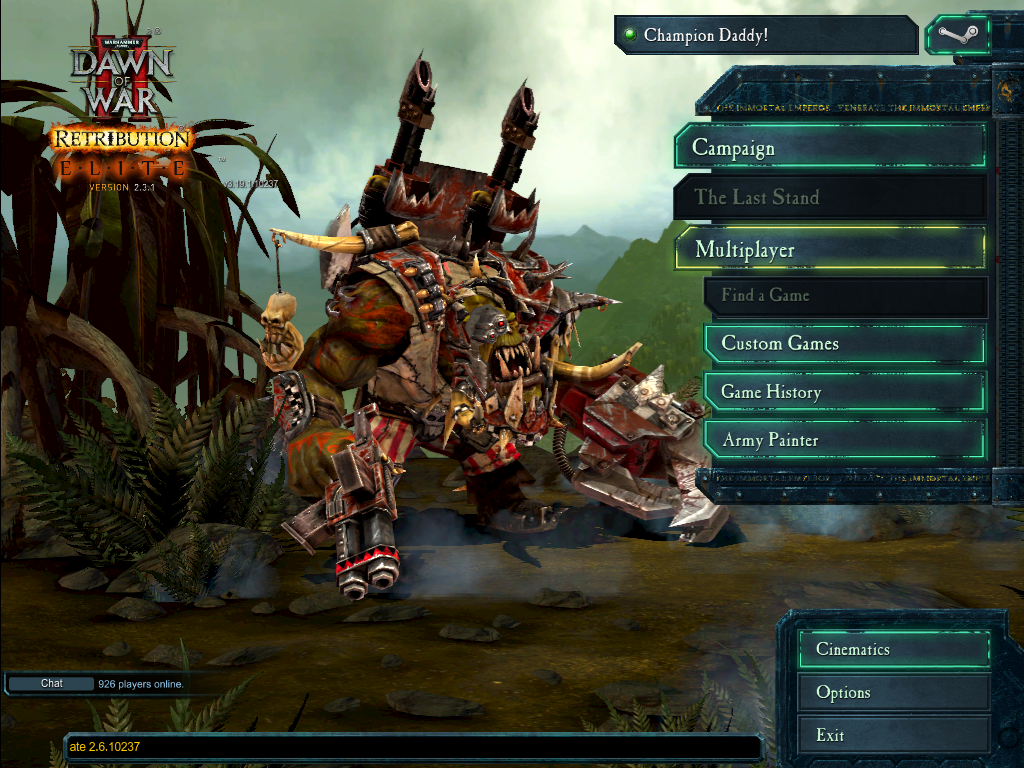Open the Options screen
The width and height of the screenshot is (1024, 768).
pos(894,692)
